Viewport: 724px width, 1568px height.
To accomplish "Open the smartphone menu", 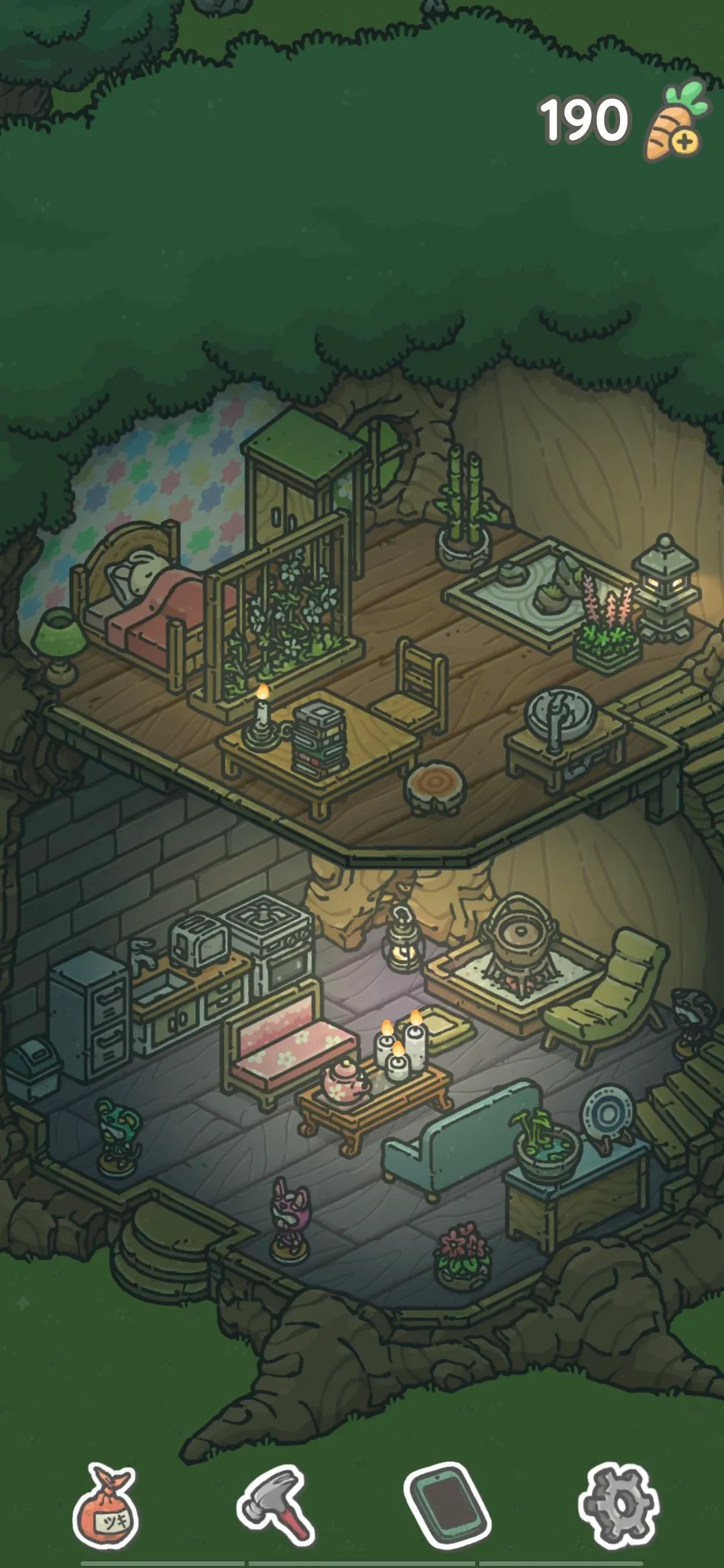I will click(x=447, y=1504).
